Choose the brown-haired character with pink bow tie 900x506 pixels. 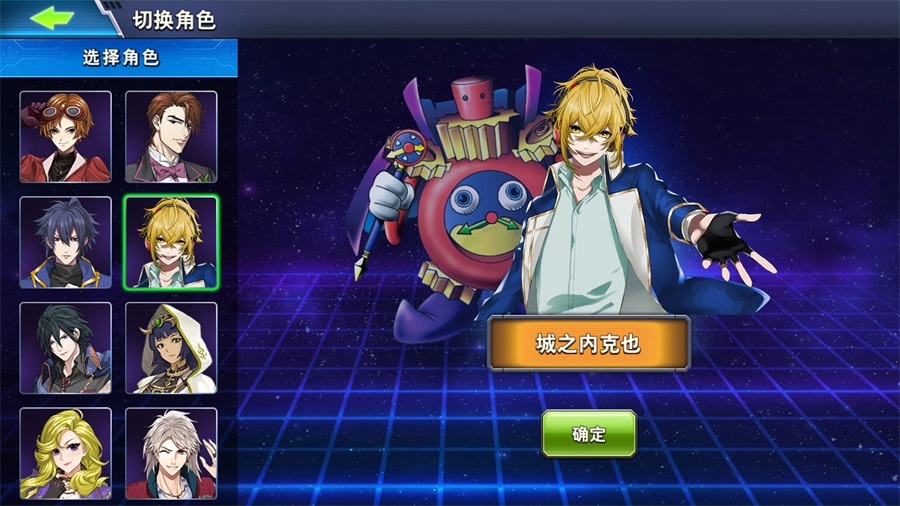click(x=171, y=137)
